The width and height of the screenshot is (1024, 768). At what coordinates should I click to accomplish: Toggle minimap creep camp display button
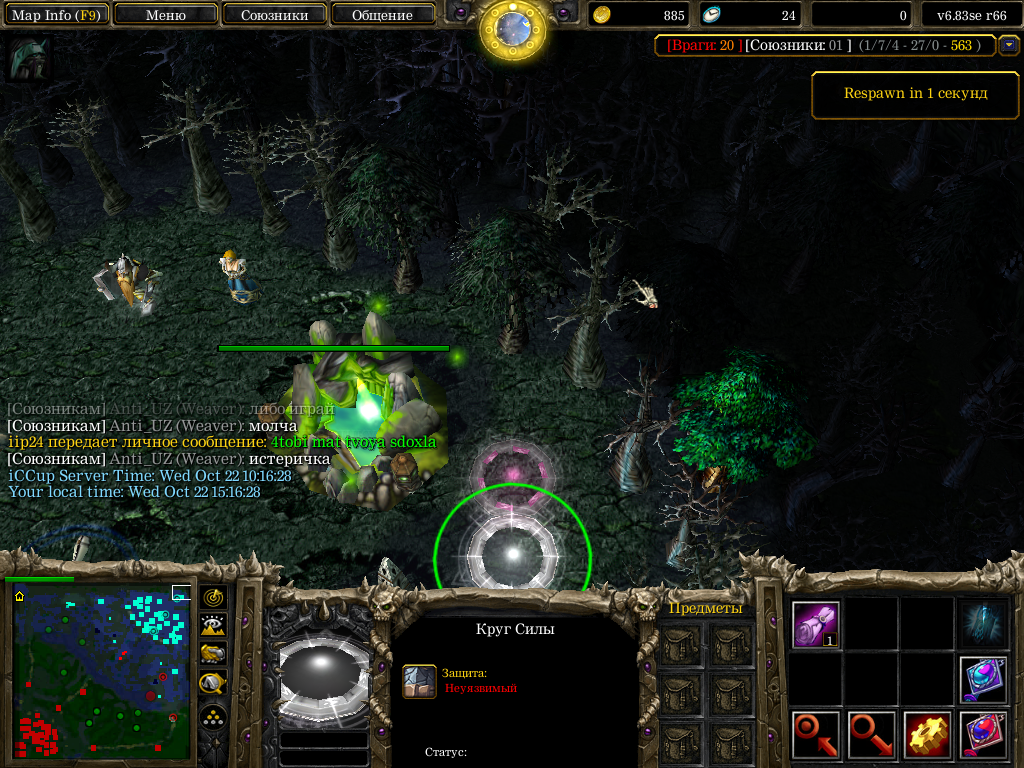(x=214, y=683)
